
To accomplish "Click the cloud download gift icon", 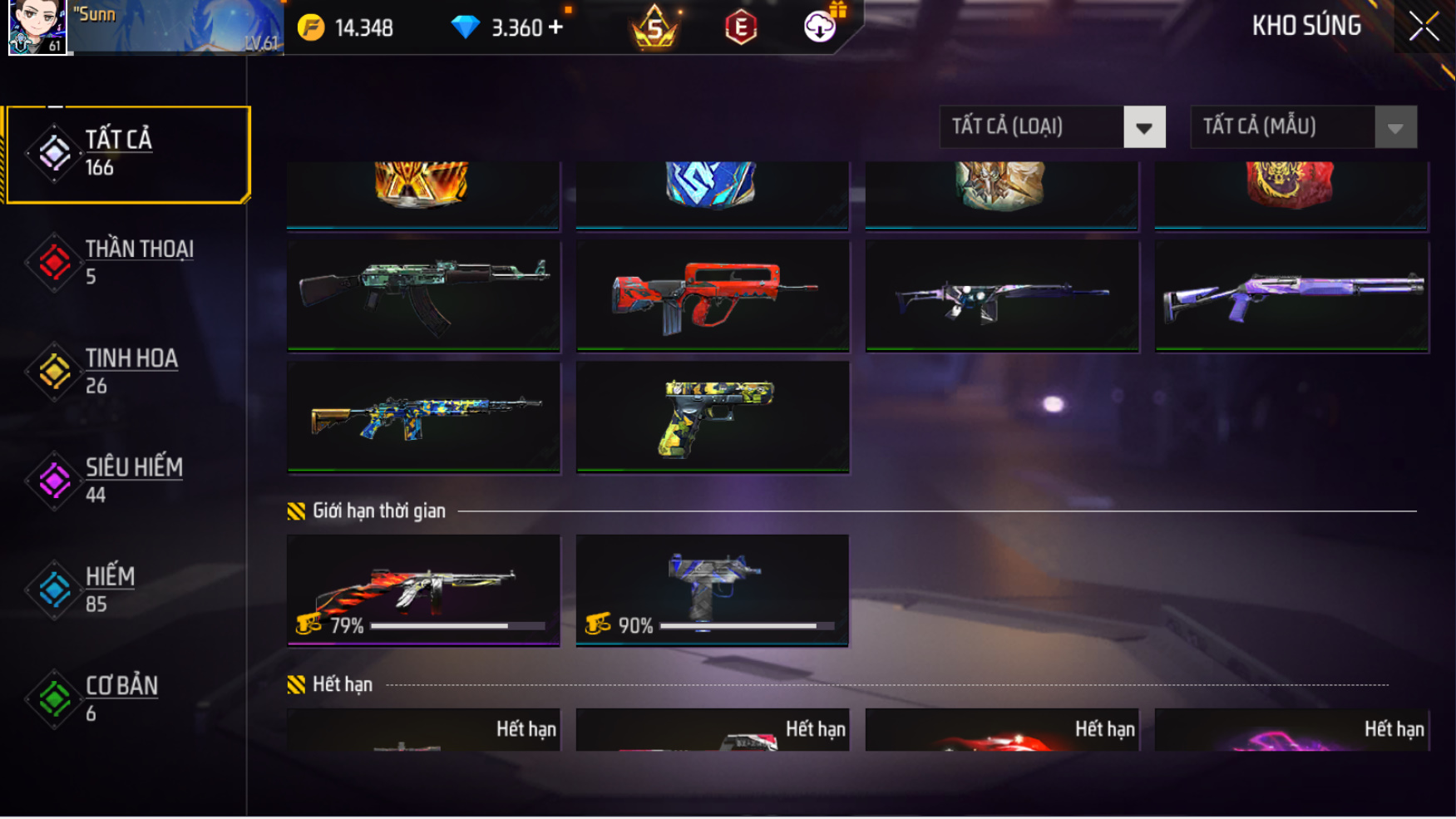I will 821,27.
